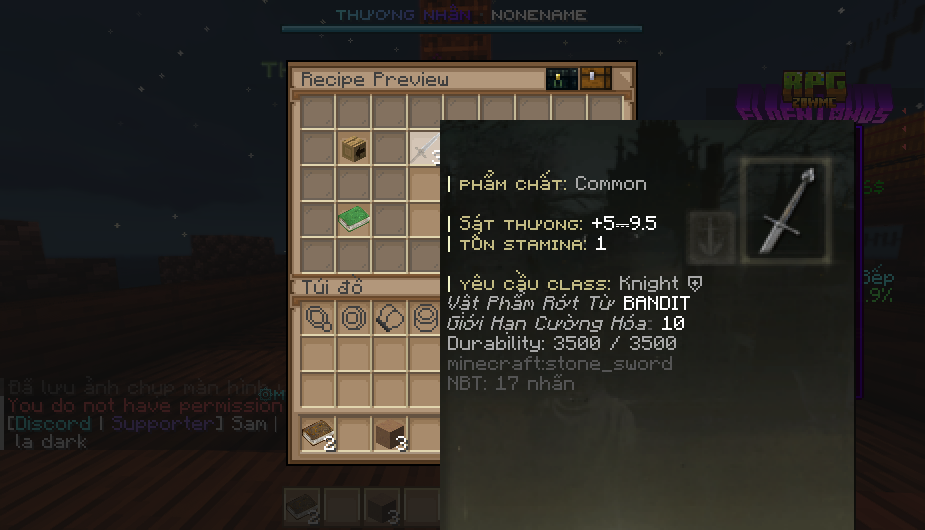The image size is (925, 530).
Task: Select the stone sword in the recipe grid
Action: tap(424, 150)
